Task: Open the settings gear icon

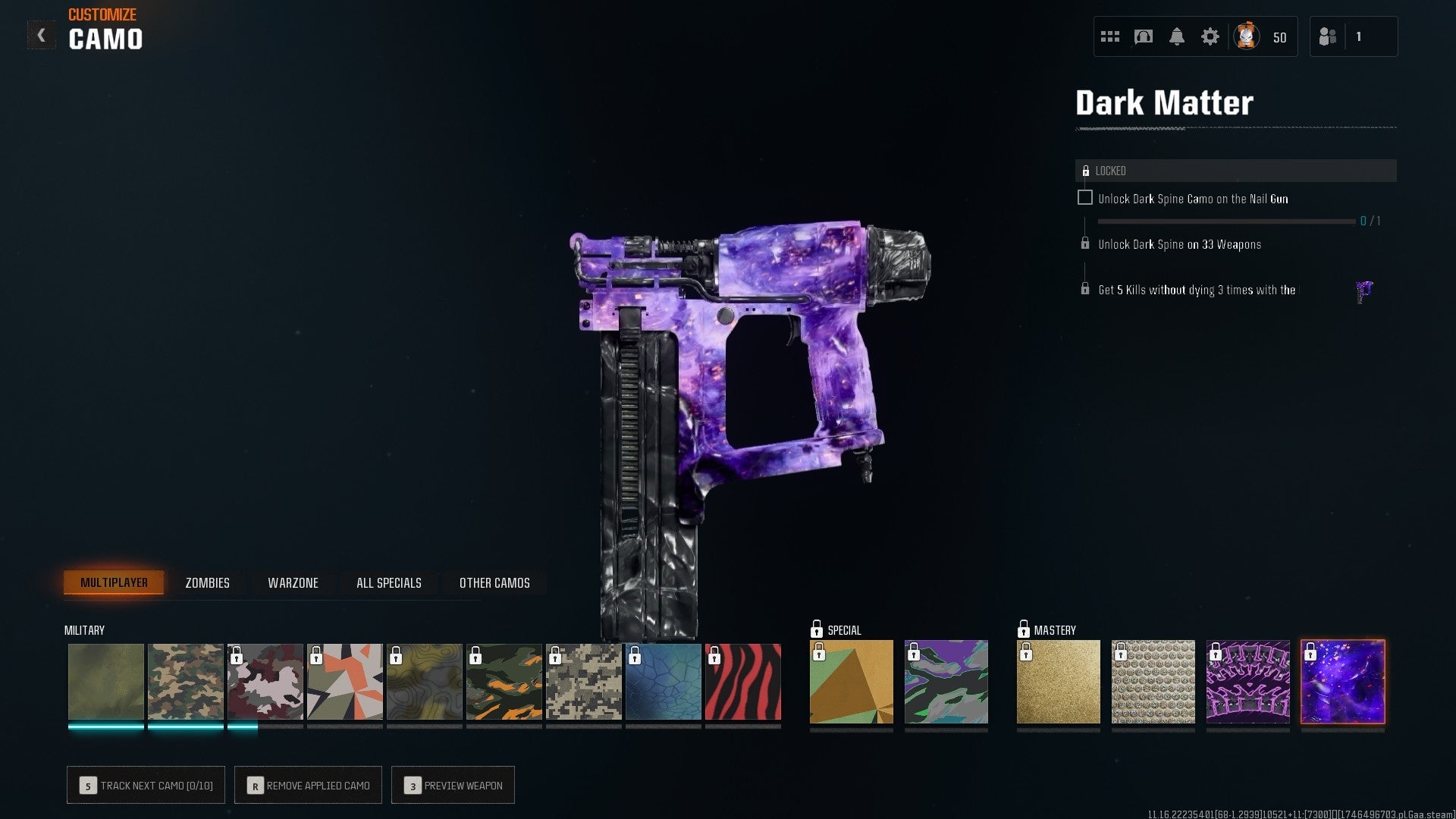Action: pyautogui.click(x=1211, y=35)
